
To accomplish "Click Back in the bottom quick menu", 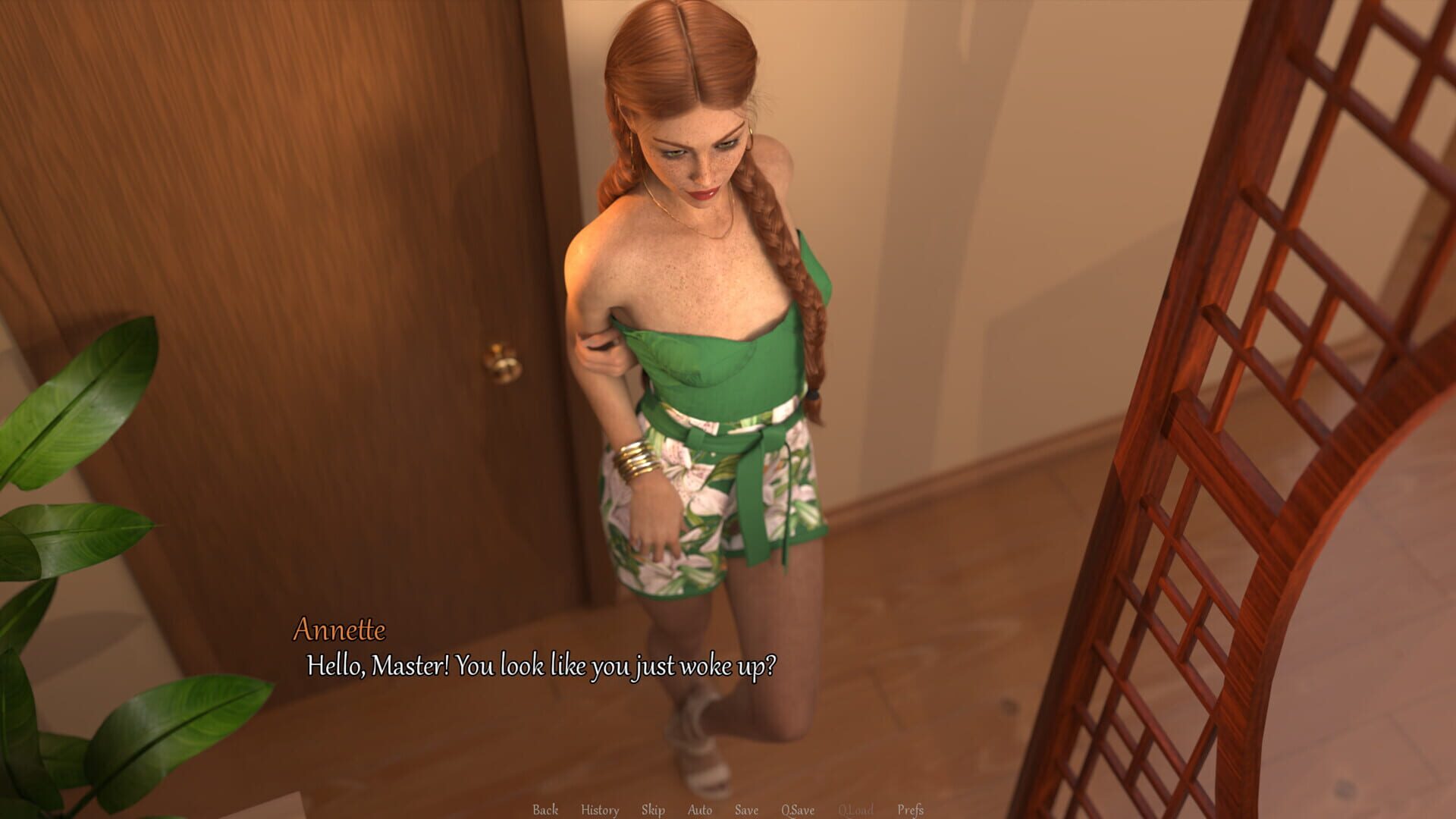I will click(544, 809).
